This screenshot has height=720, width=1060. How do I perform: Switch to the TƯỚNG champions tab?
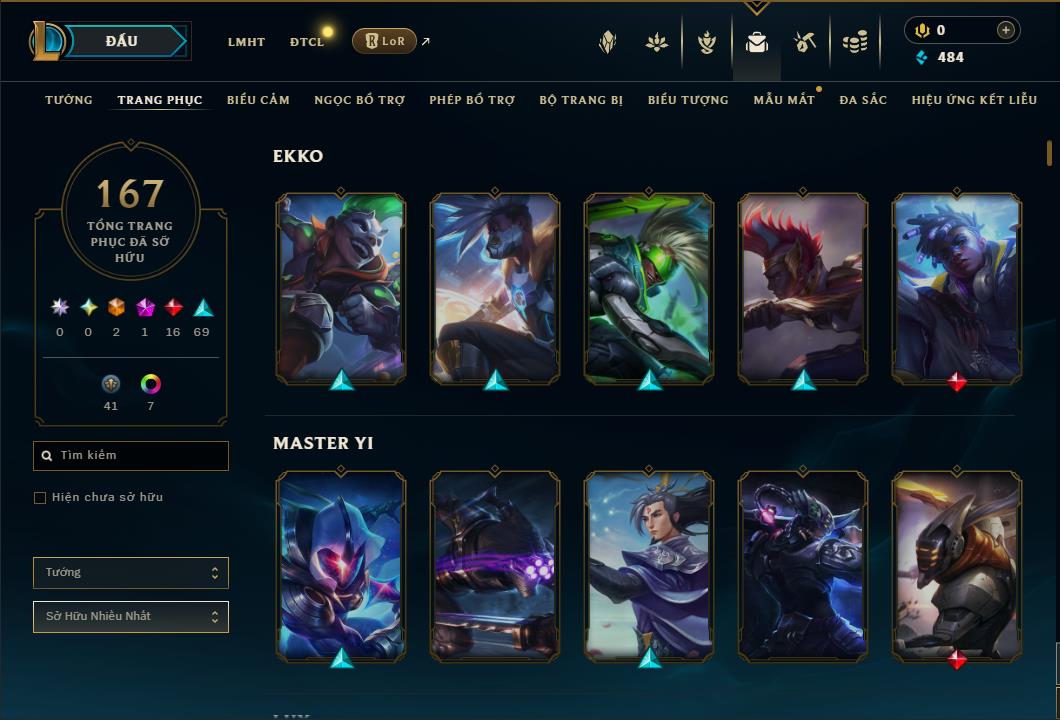coord(69,100)
